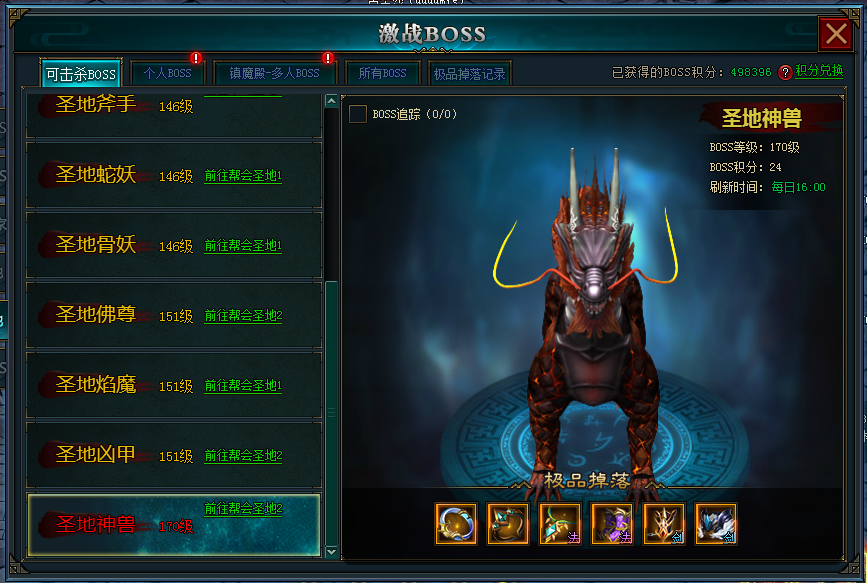Select the 可击杀BOSS tab
The image size is (867, 583).
(81, 74)
